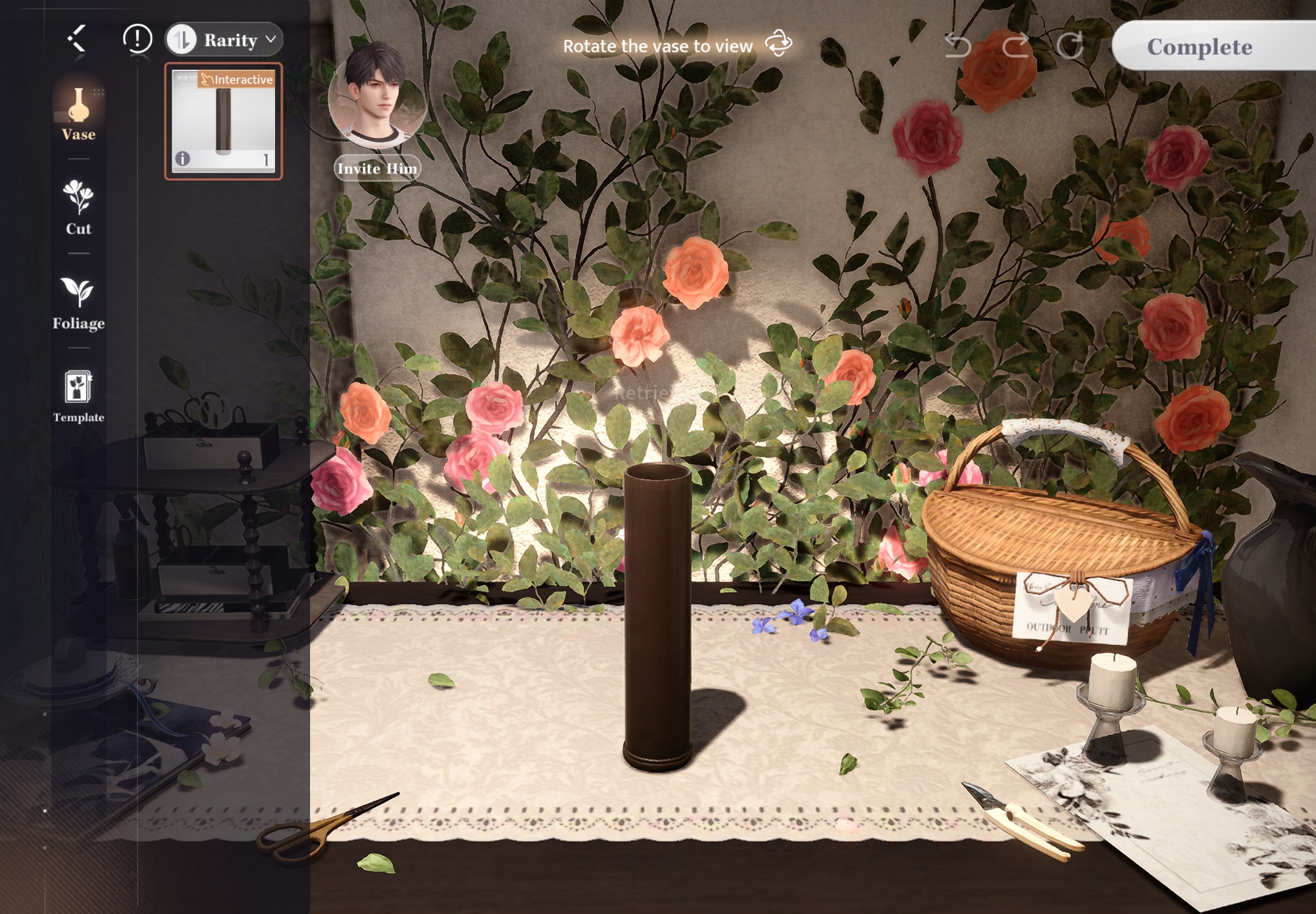Open the exclamation mark info icon
Viewport: 1316px width, 914px height.
pos(138,39)
